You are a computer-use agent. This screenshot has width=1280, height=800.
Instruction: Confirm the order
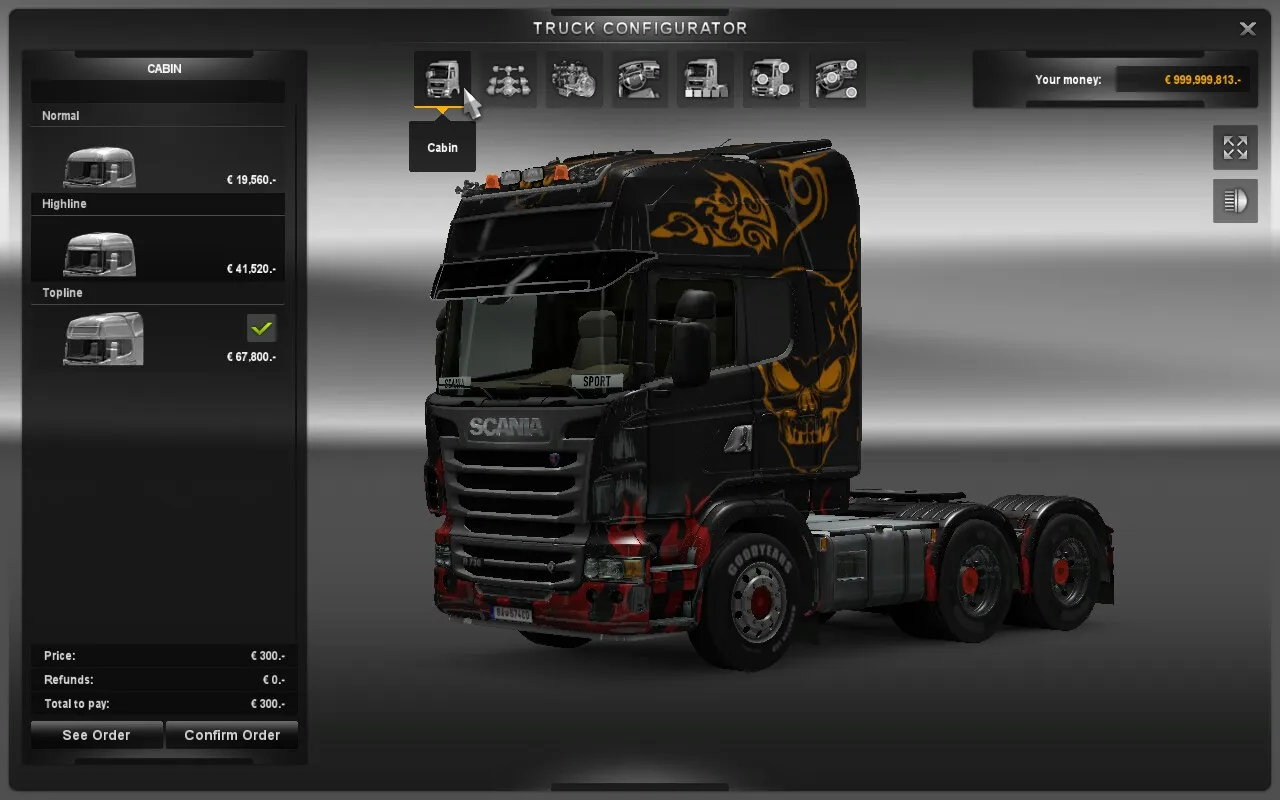232,735
